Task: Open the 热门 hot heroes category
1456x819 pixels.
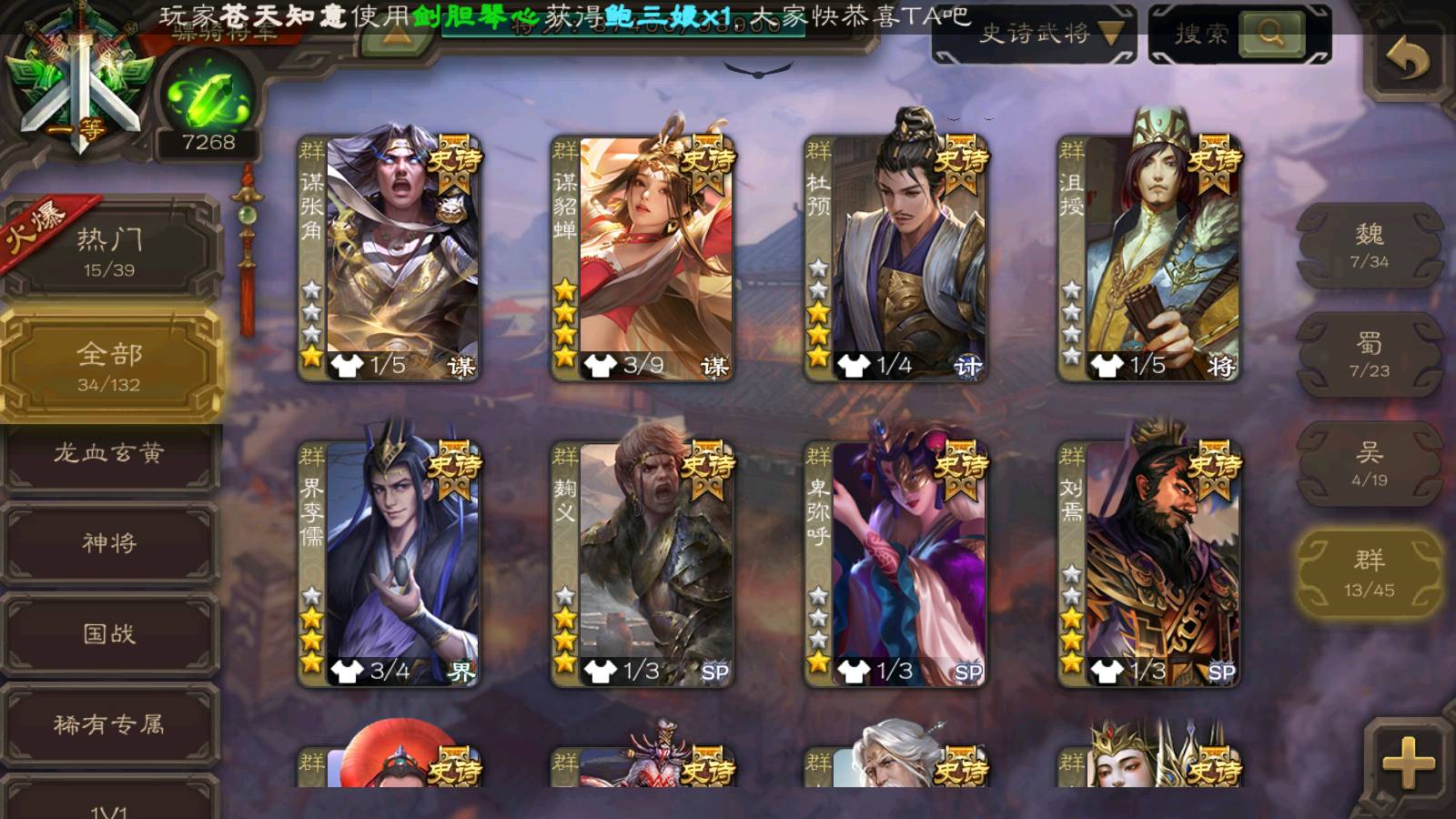Action: [x=109, y=252]
